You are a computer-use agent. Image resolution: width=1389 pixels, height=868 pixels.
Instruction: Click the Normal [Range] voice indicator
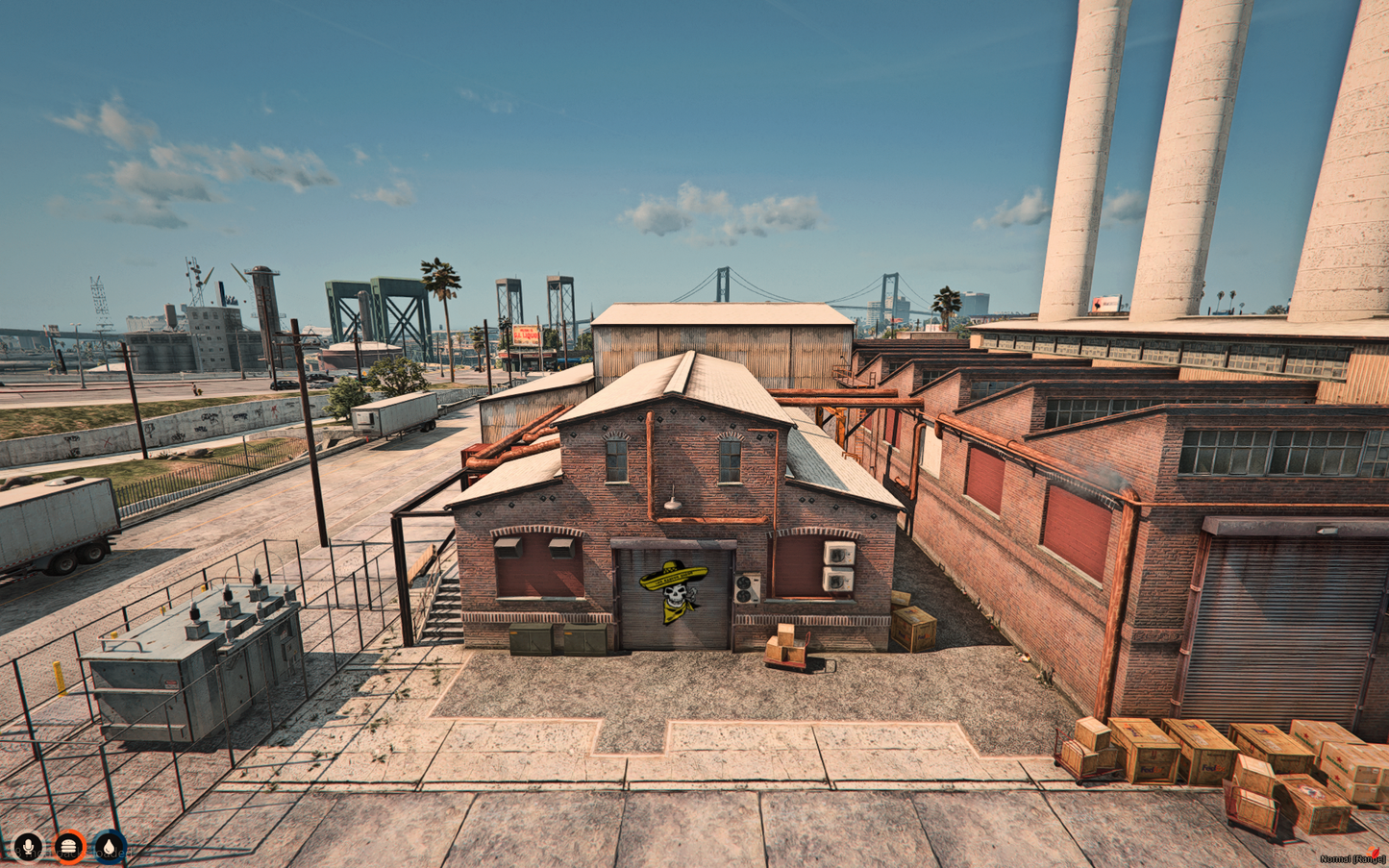(x=1352, y=858)
